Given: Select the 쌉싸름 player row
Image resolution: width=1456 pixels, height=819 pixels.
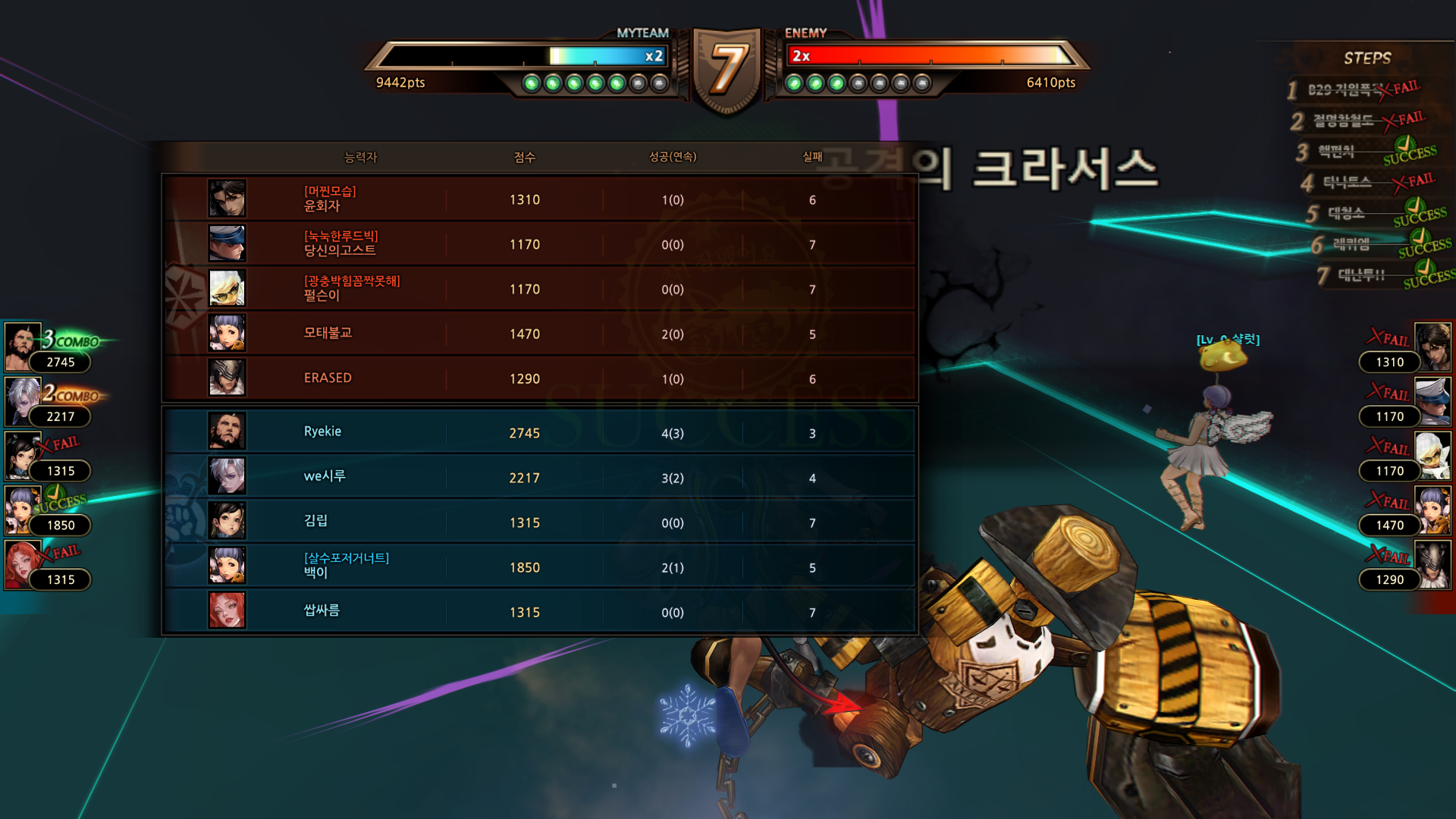Looking at the screenshot, I should [x=538, y=611].
